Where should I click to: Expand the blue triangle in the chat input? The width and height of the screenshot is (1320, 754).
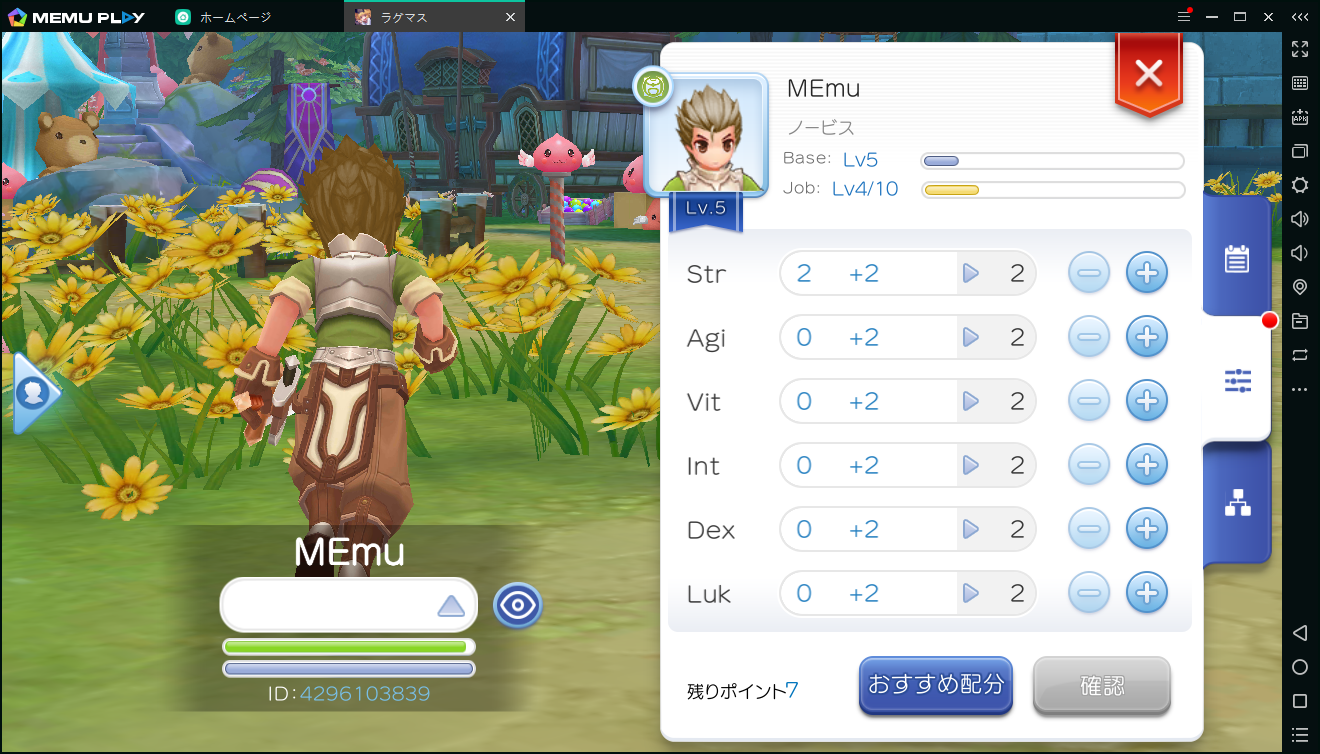[452, 604]
